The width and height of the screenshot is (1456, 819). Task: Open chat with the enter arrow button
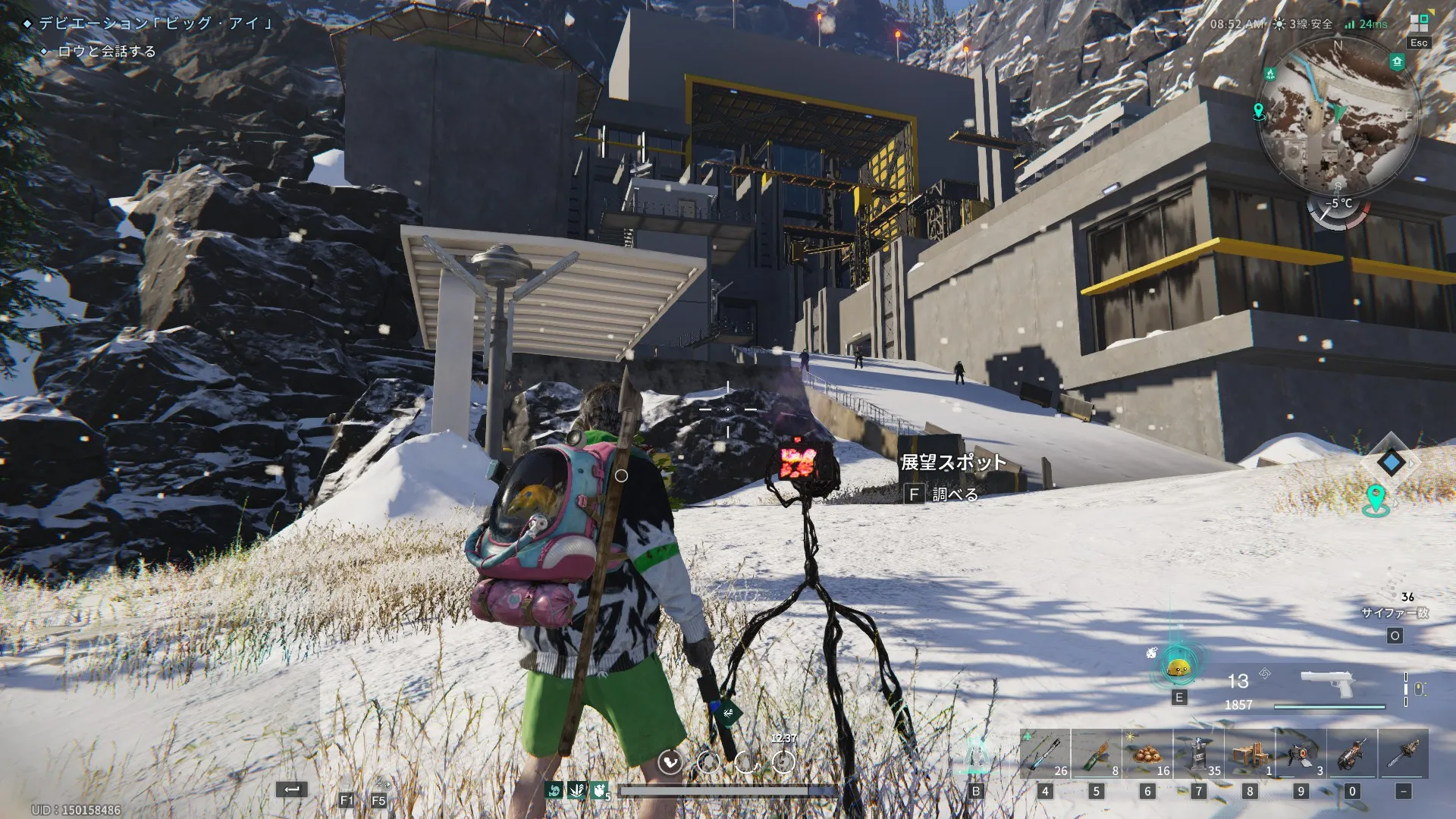[292, 789]
